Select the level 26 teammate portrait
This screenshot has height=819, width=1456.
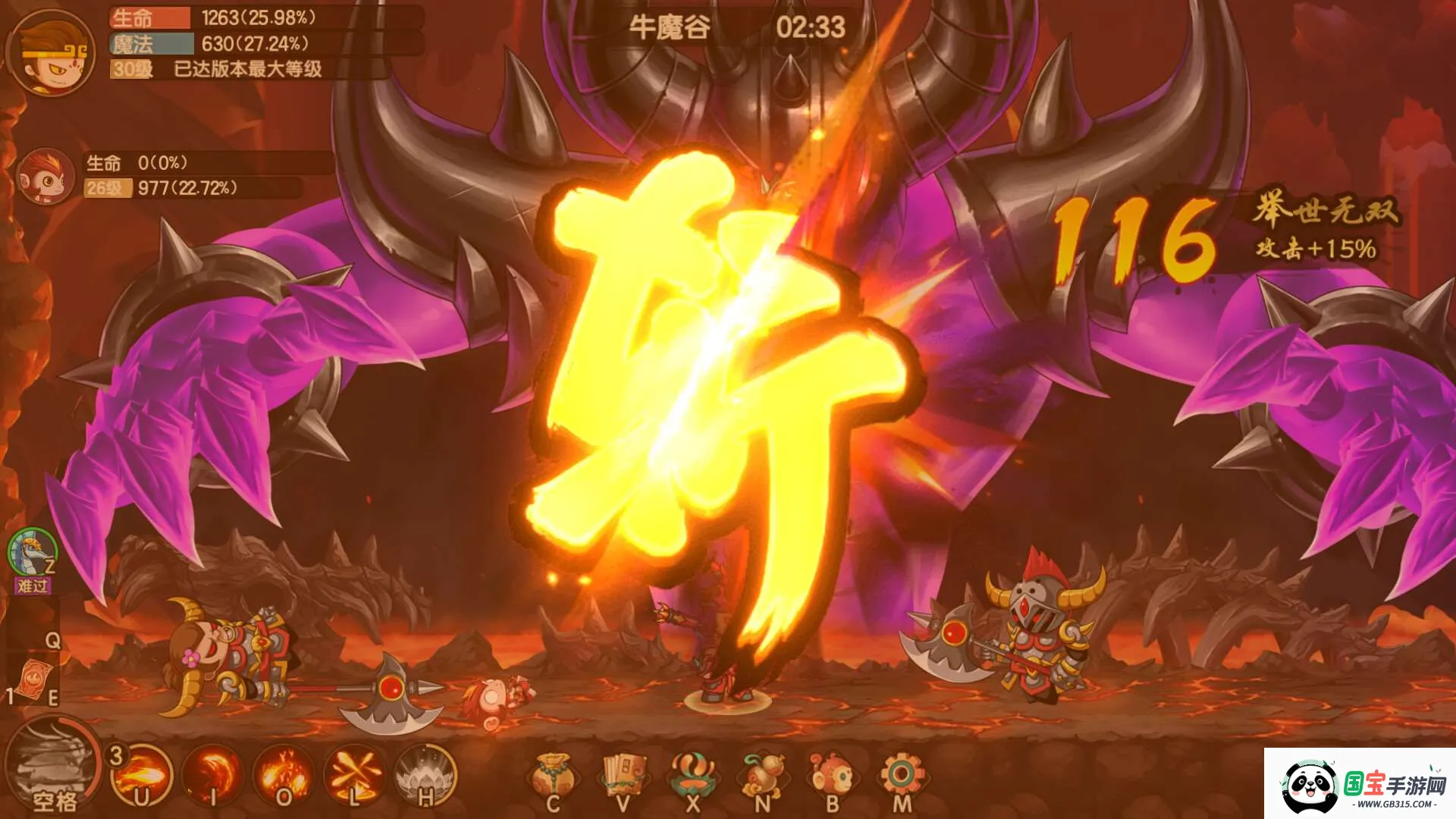(x=45, y=177)
